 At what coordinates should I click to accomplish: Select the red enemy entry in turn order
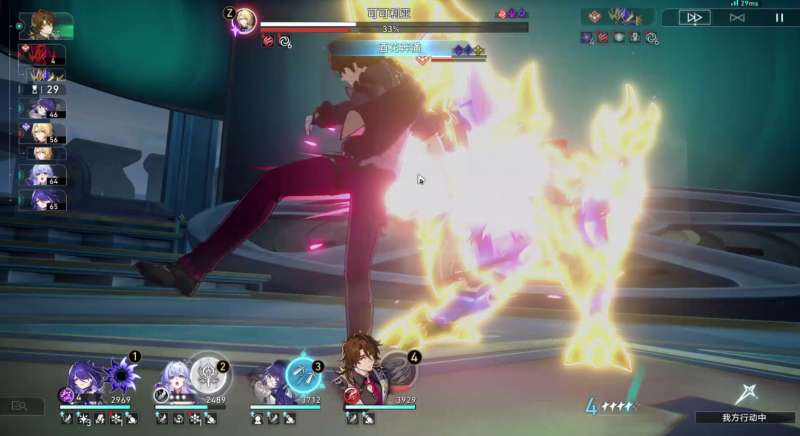(43, 56)
